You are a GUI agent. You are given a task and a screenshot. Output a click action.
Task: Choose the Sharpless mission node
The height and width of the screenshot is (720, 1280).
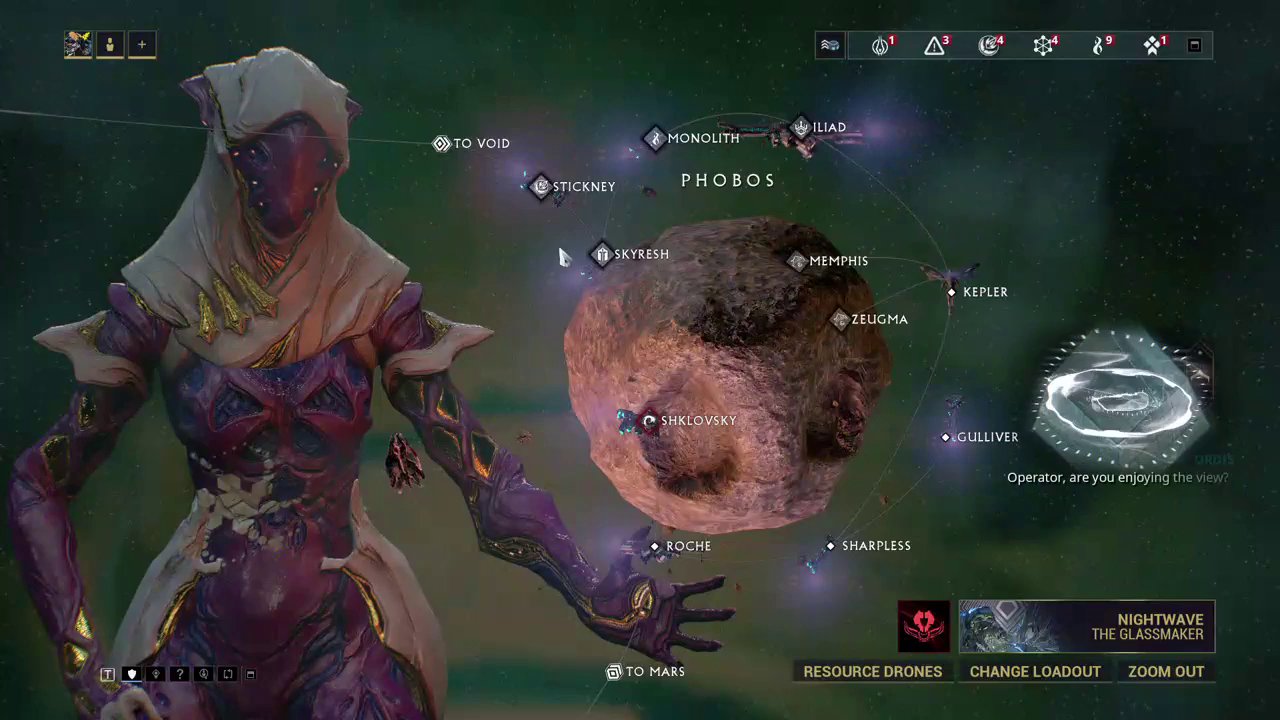(x=831, y=546)
